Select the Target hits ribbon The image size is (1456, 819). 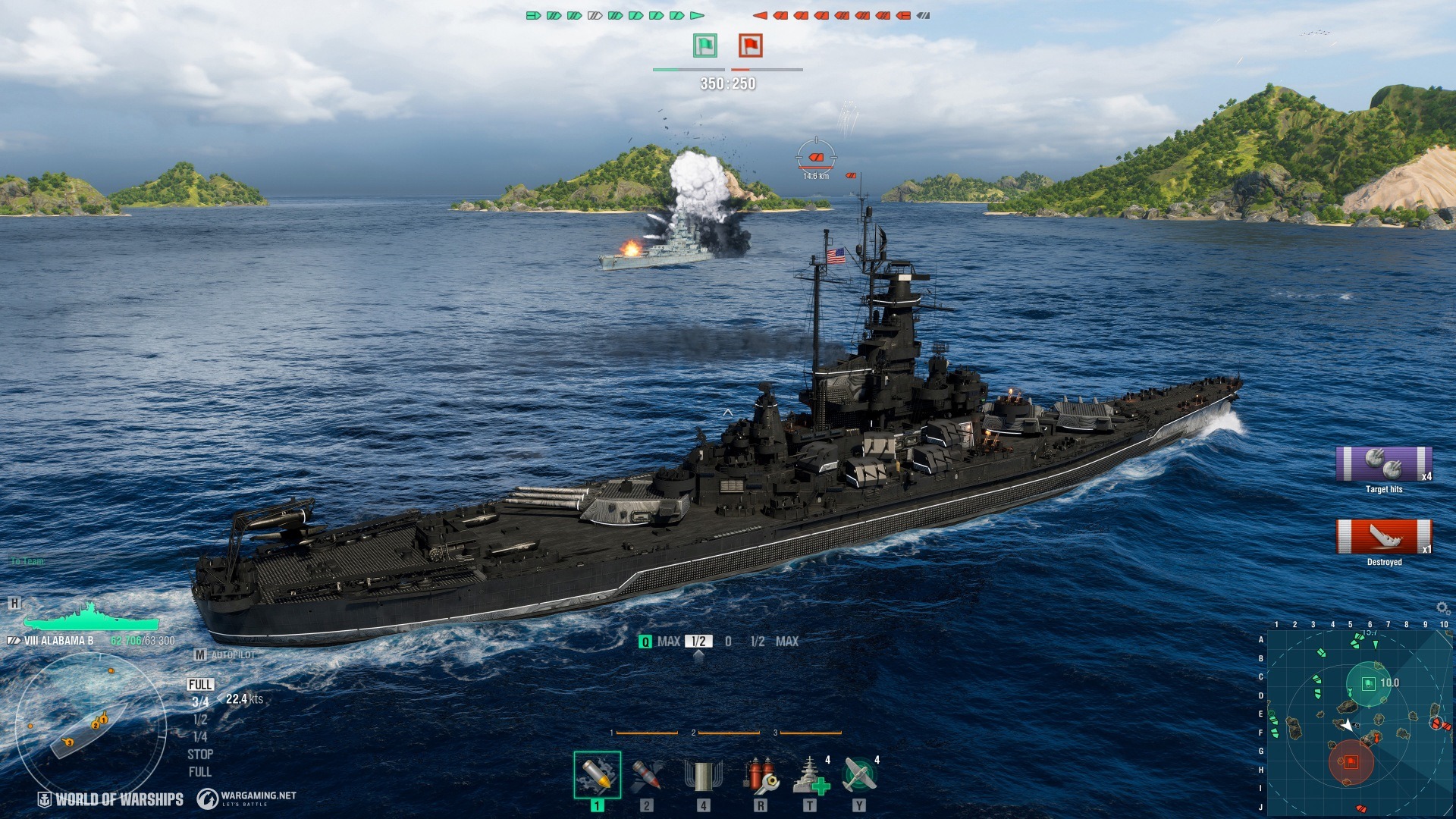(1384, 464)
